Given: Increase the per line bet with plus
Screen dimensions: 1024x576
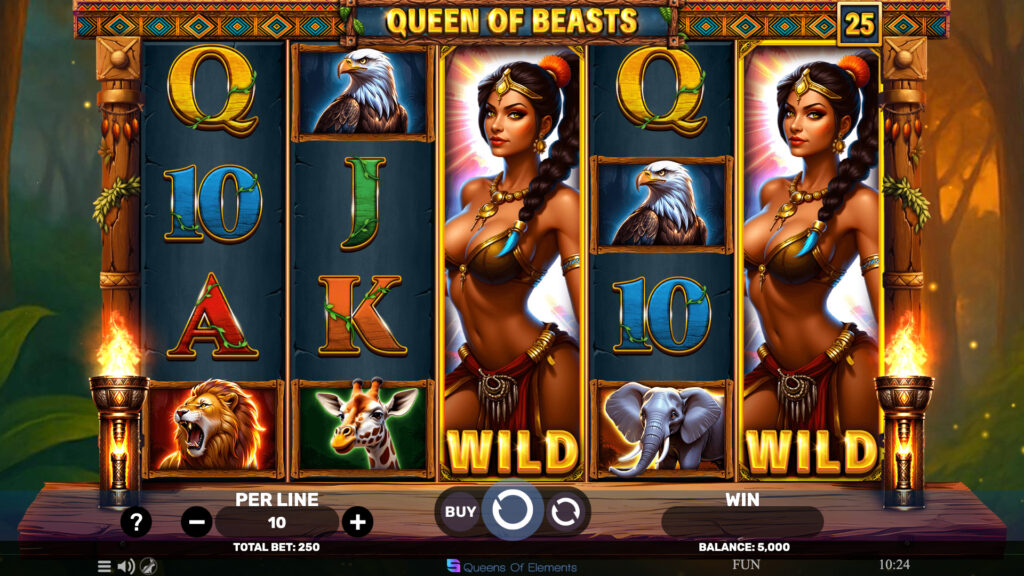Looking at the screenshot, I should [x=357, y=521].
